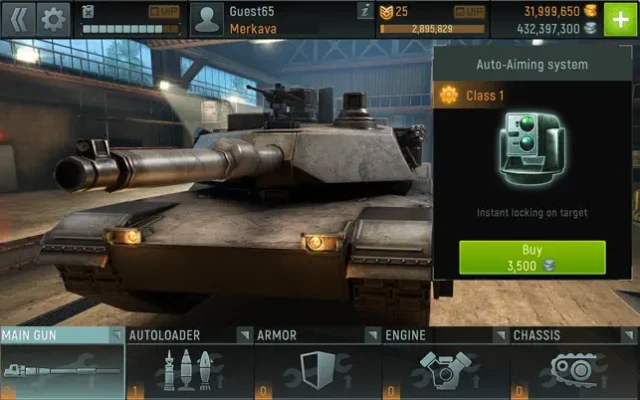The width and height of the screenshot is (640, 400).
Task: Open the gear settings menu
Action: tap(53, 17)
